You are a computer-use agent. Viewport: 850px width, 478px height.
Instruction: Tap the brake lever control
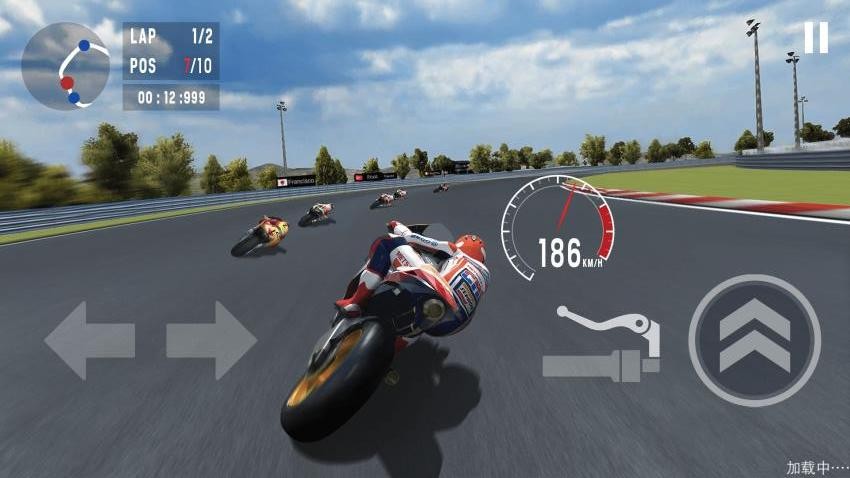(x=603, y=343)
